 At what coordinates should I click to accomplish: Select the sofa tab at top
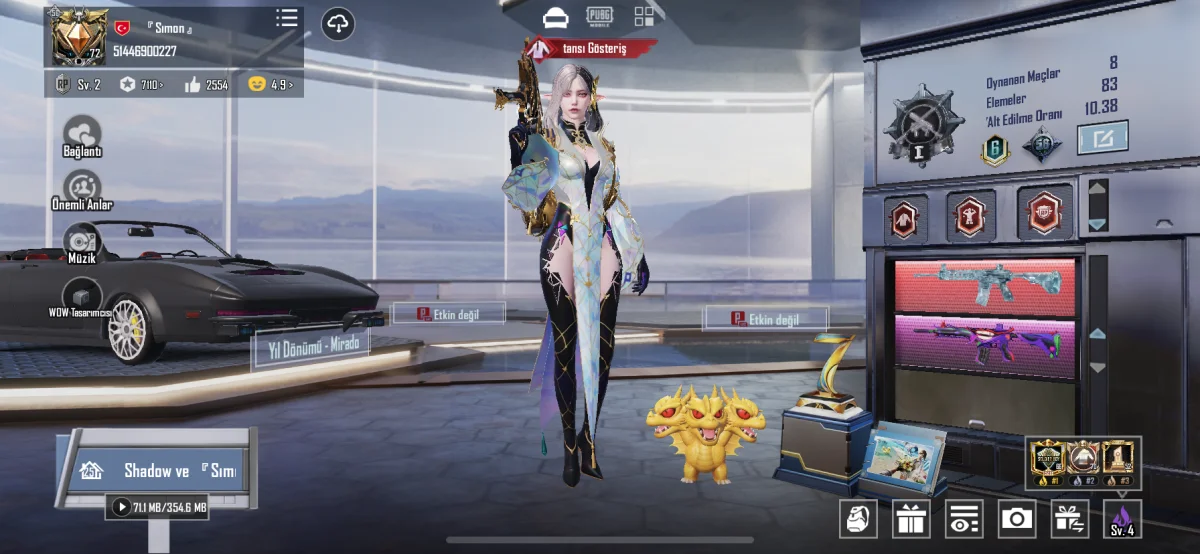[x=555, y=17]
